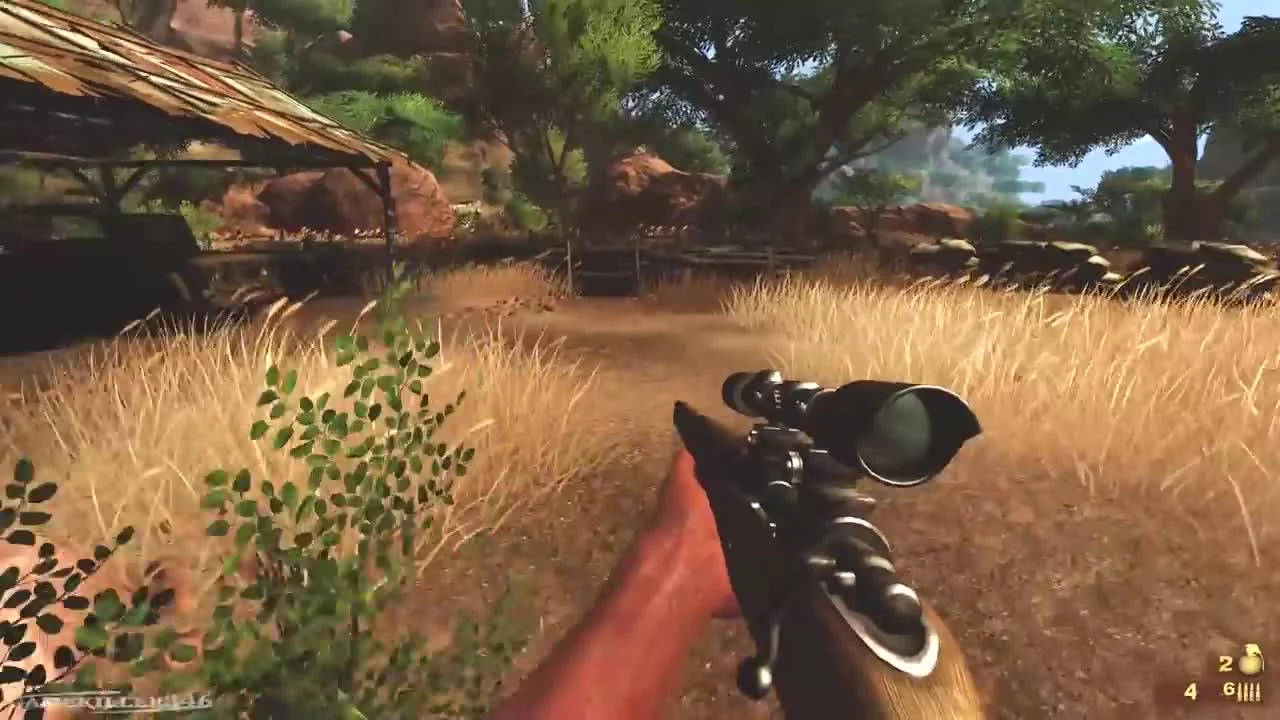1280x720 pixels.
Task: Click the magazine ammo count '6'
Action: 1229,690
